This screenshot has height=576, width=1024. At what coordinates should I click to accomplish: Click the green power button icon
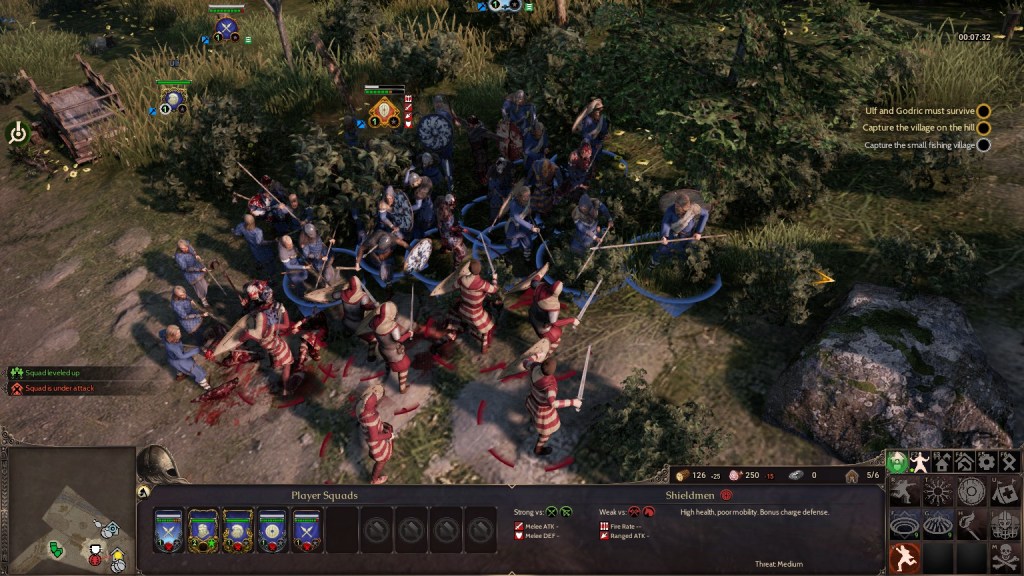tap(18, 133)
